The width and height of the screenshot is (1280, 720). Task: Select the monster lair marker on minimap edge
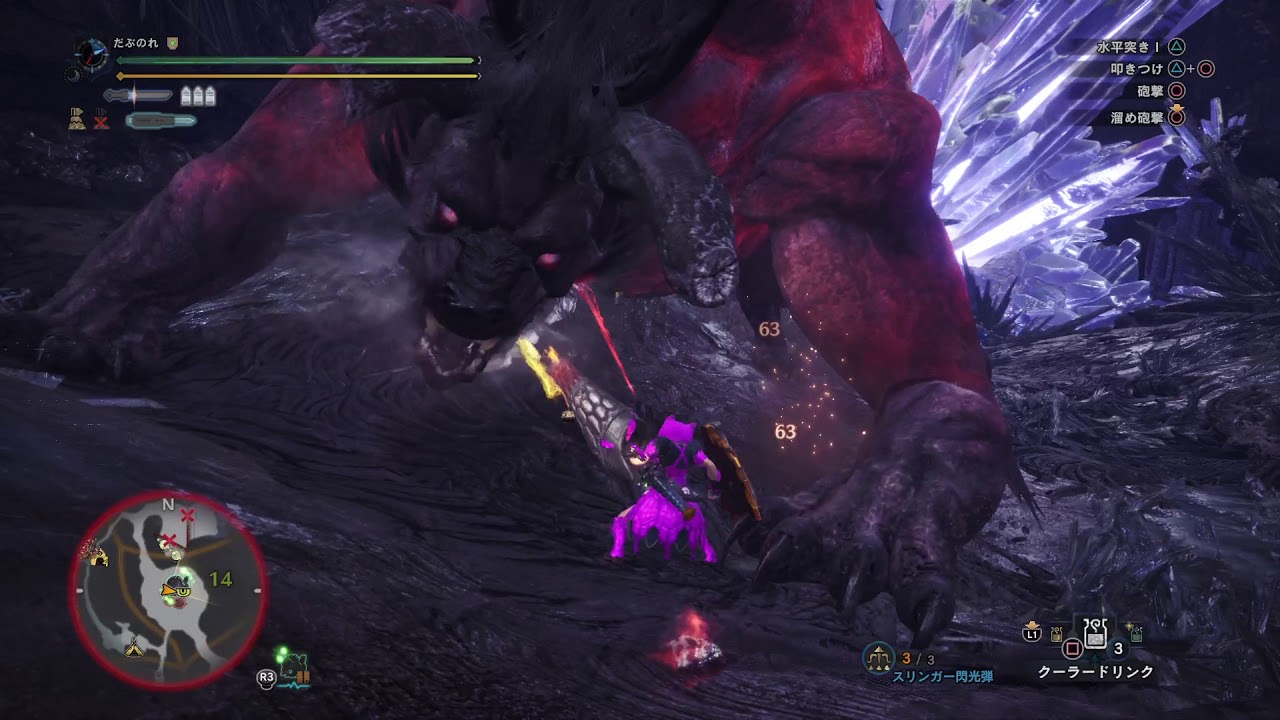pos(98,556)
